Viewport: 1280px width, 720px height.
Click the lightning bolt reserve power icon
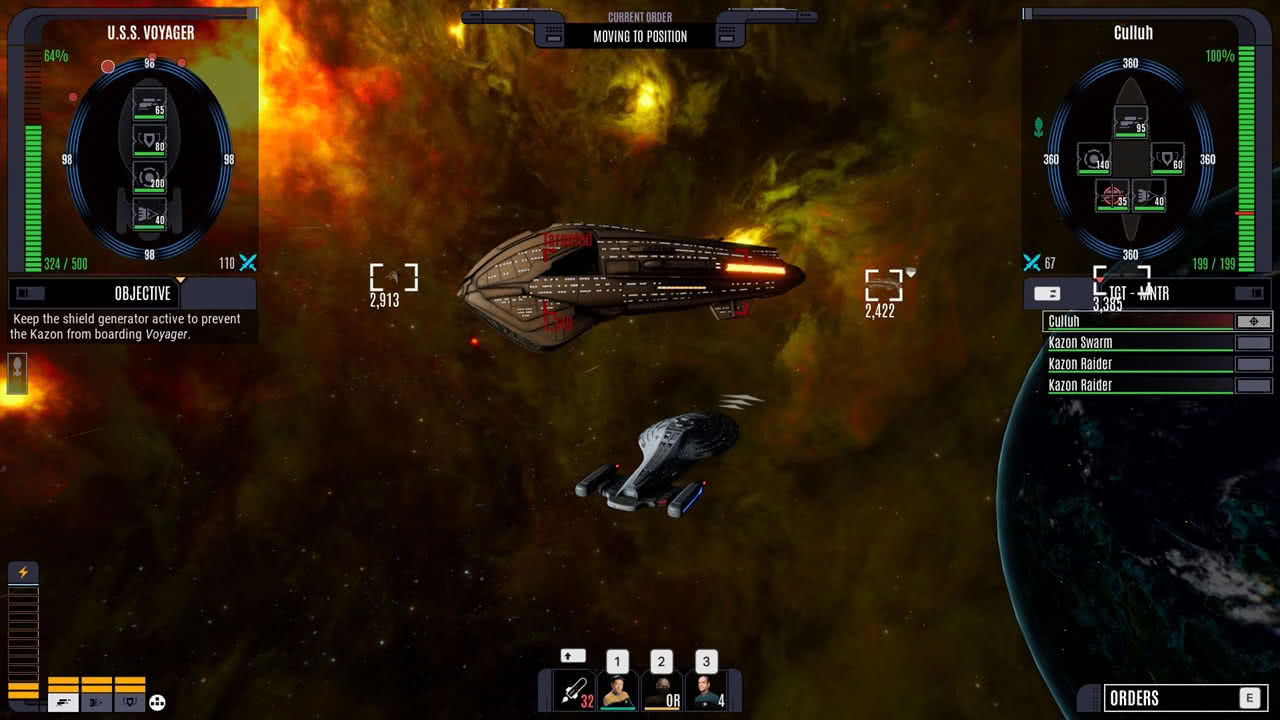[x=23, y=573]
